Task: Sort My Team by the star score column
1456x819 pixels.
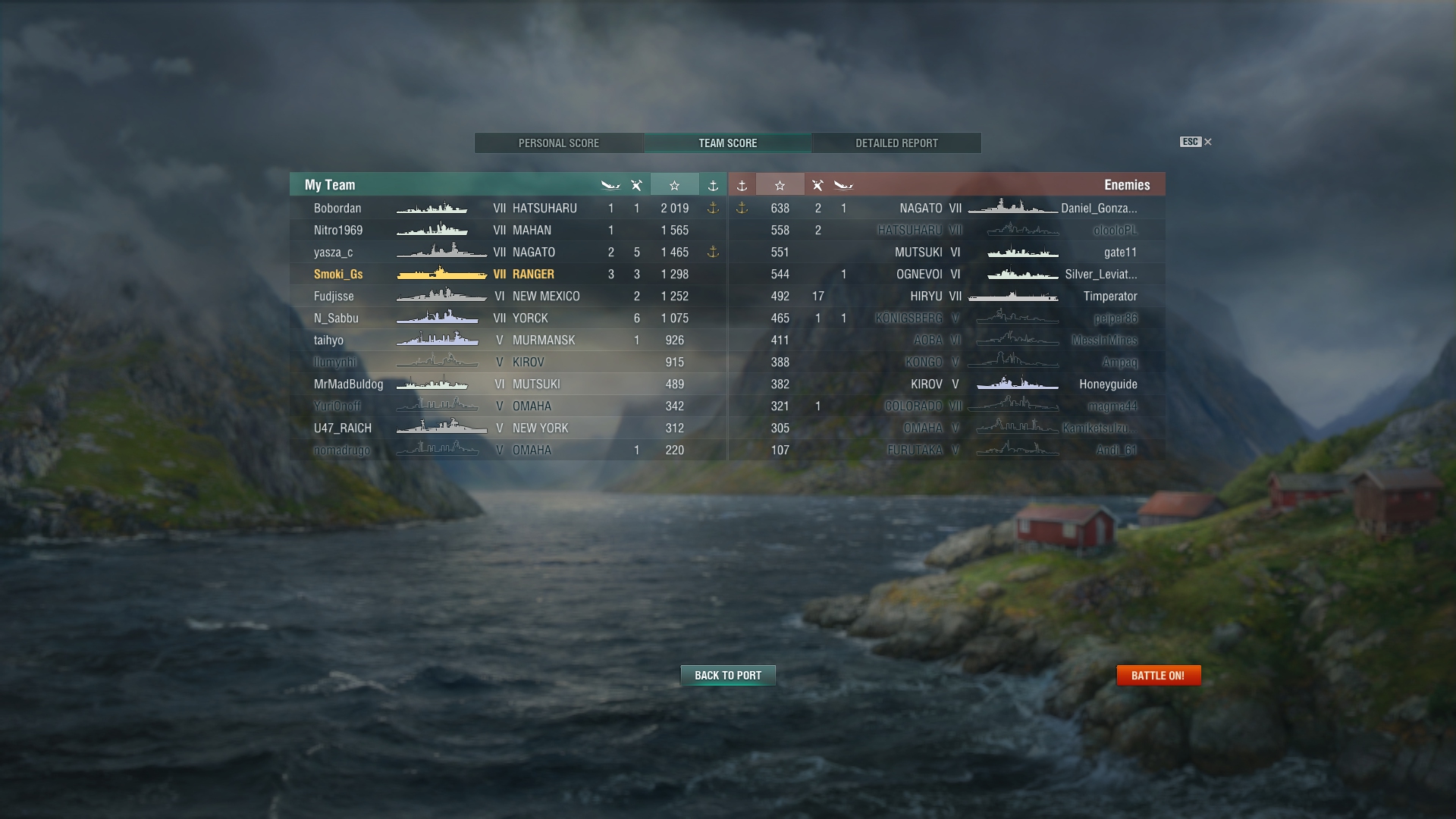Action: coord(674,185)
